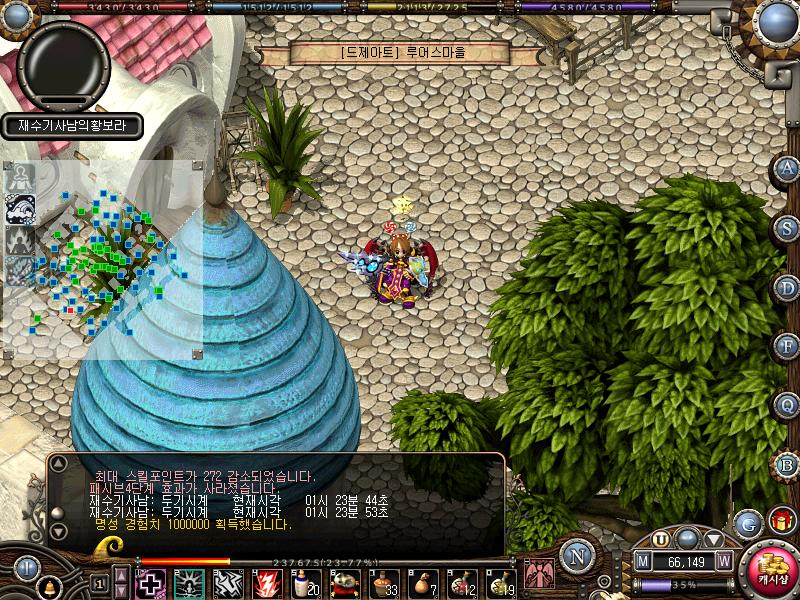Viewport: 800px width, 600px height.
Task: Open the round Q shortcut button
Action: pyautogui.click(x=787, y=405)
